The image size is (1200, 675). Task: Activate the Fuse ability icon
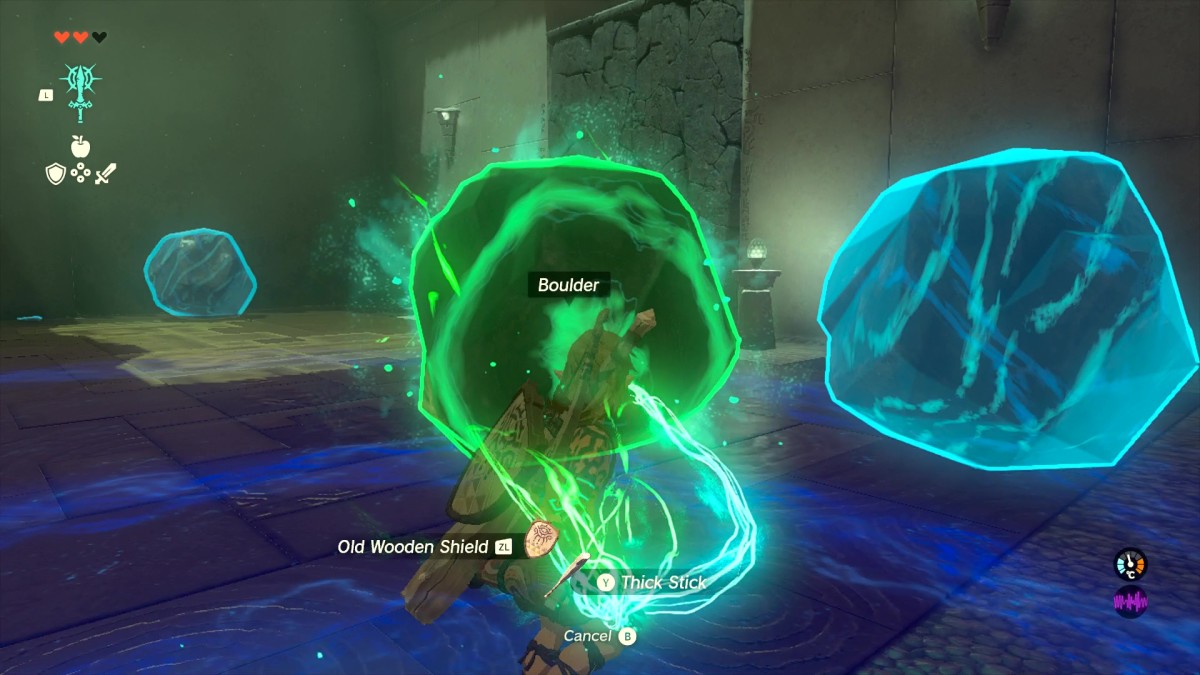[x=80, y=92]
